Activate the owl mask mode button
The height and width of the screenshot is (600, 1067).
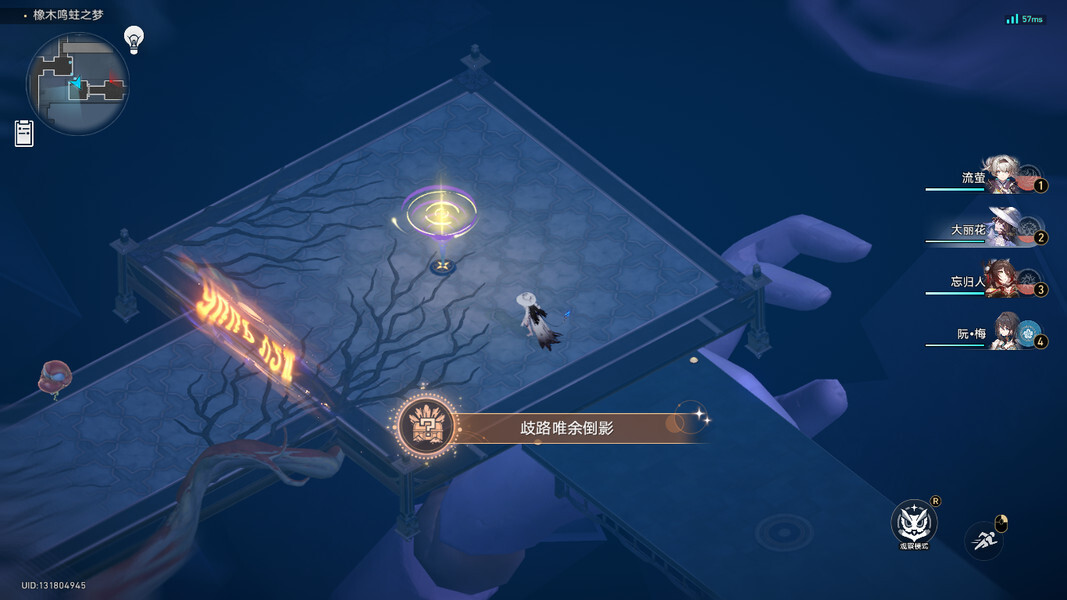pyautogui.click(x=912, y=522)
